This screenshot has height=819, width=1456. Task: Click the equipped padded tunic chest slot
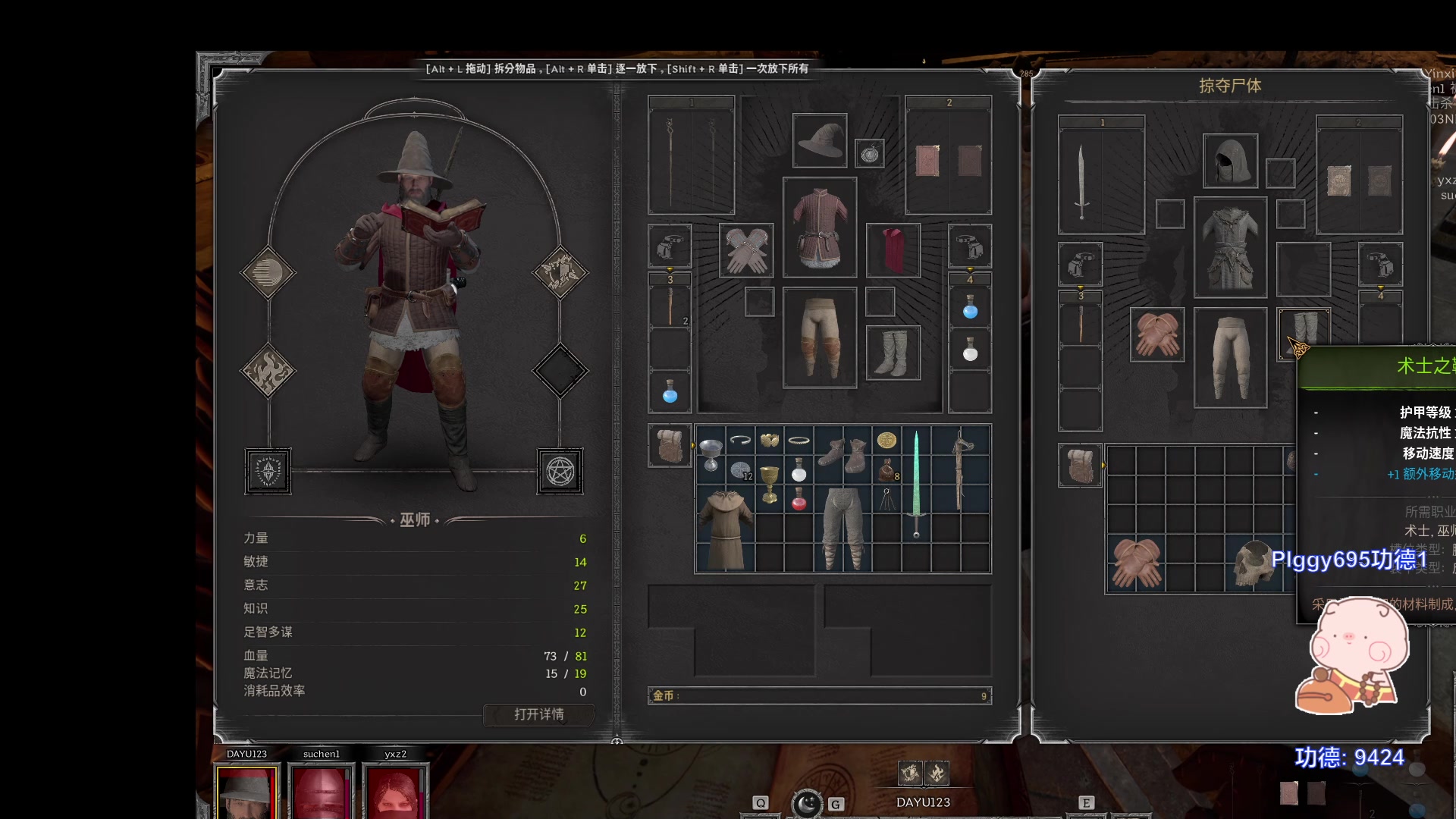click(820, 227)
